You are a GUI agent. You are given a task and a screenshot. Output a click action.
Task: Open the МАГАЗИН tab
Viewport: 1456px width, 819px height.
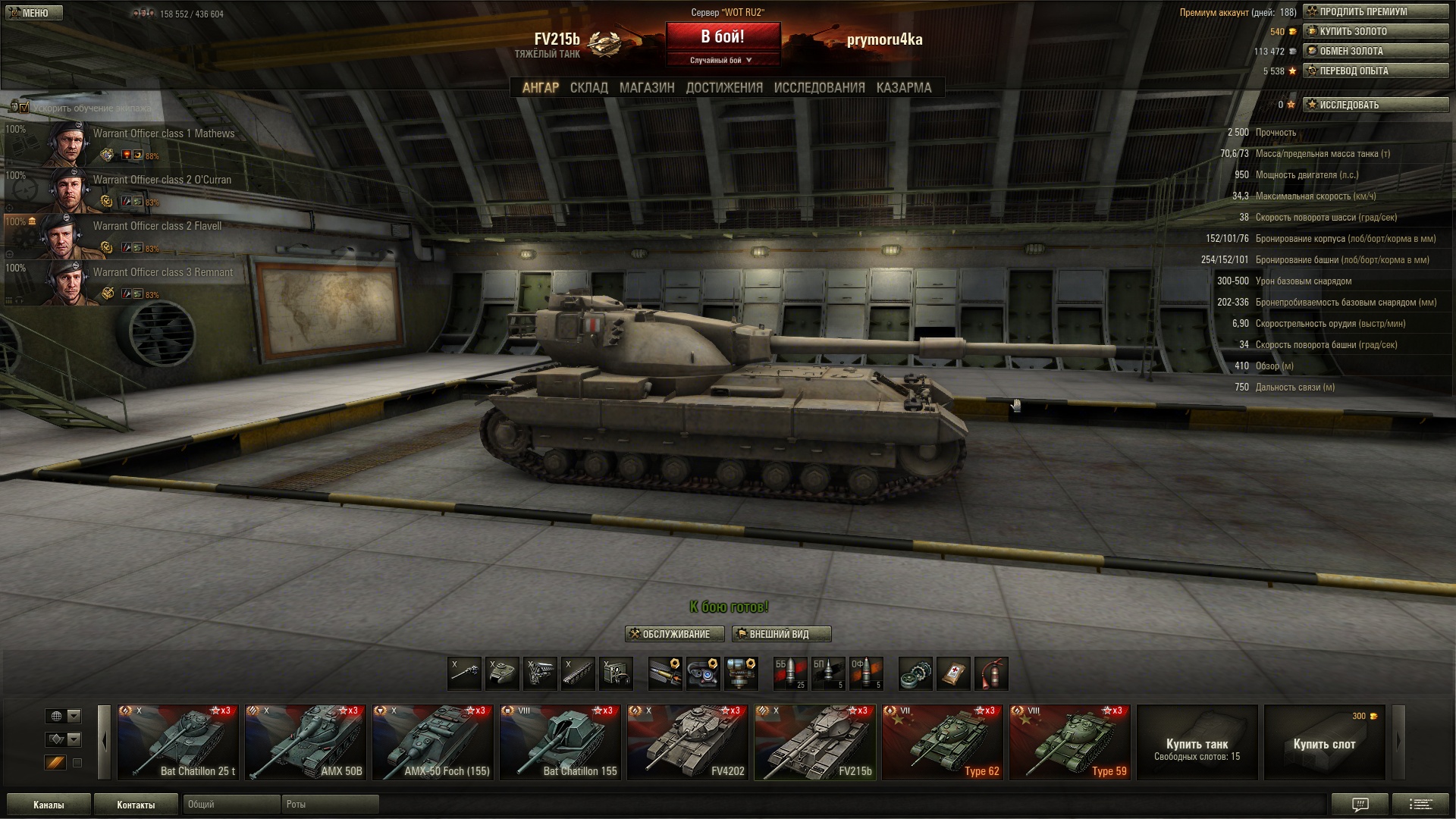point(646,88)
